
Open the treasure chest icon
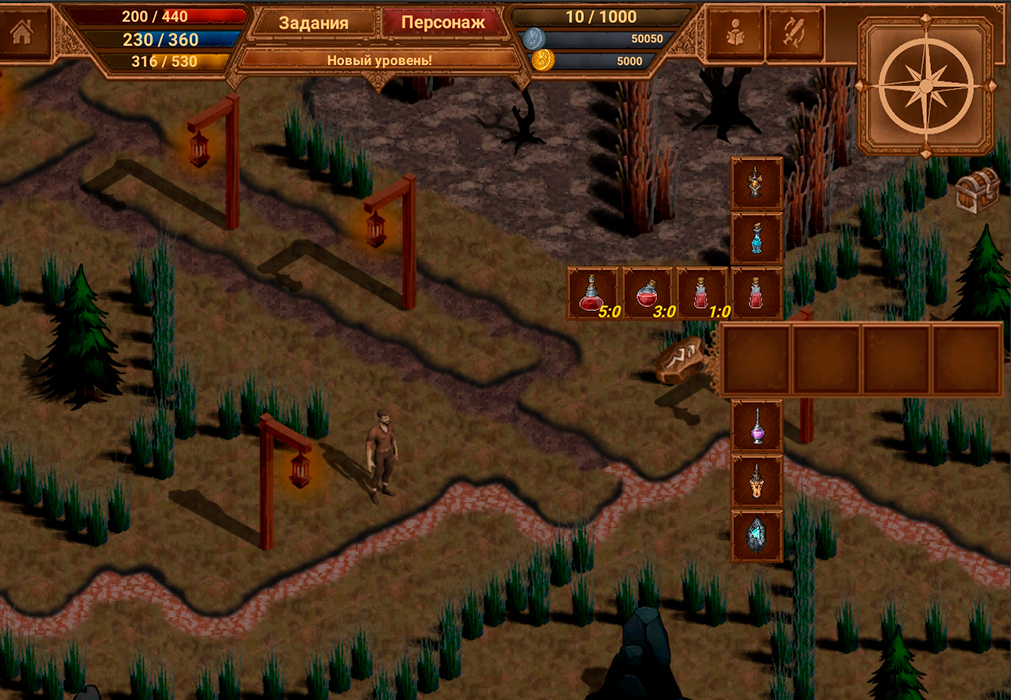(x=977, y=189)
